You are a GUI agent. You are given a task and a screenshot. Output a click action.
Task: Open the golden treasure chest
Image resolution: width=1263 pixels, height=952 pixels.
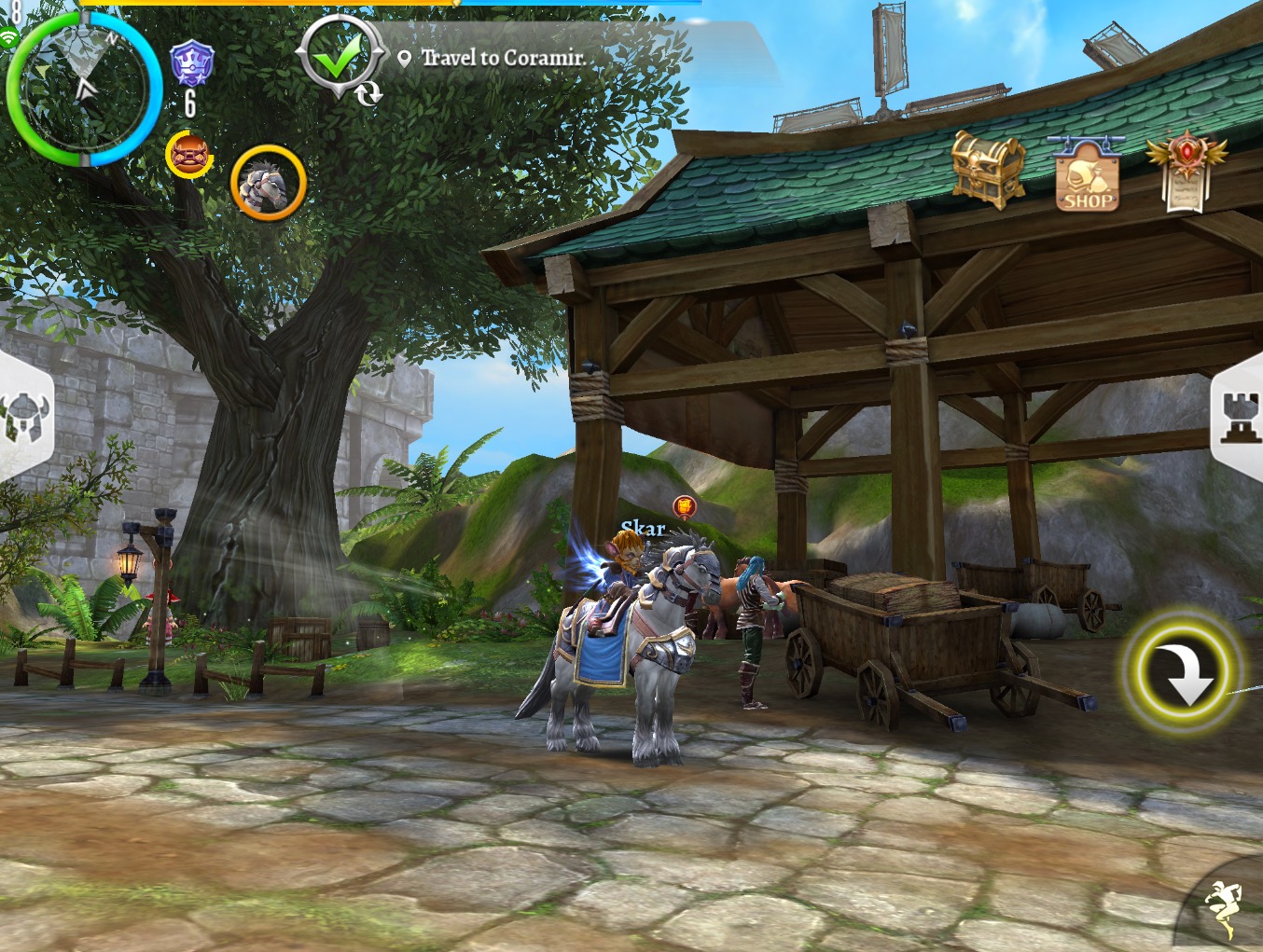click(987, 169)
